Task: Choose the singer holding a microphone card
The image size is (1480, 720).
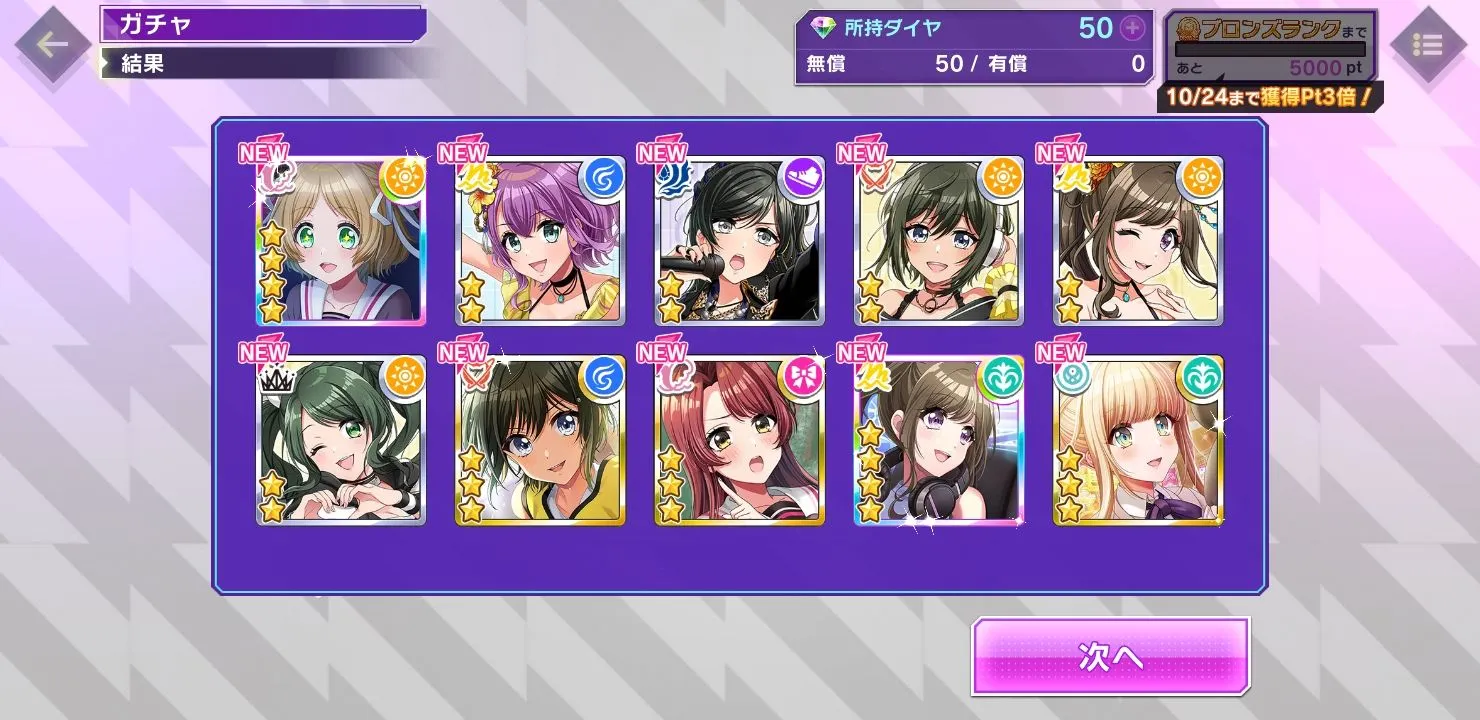Action: click(740, 241)
